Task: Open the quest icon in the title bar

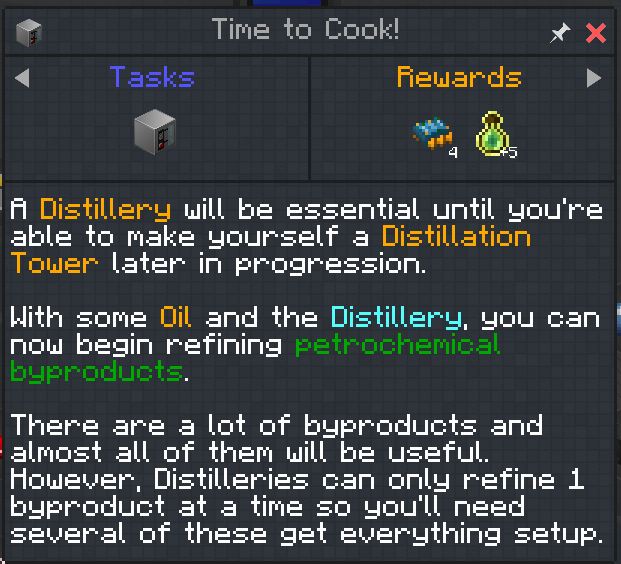Action: (x=28, y=32)
